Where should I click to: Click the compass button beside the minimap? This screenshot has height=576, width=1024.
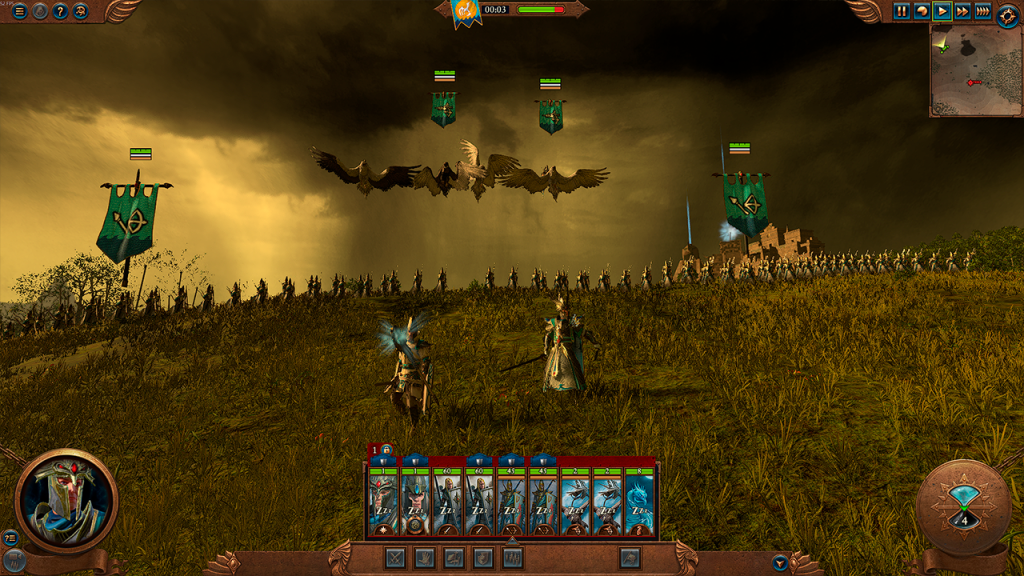pos(1007,14)
